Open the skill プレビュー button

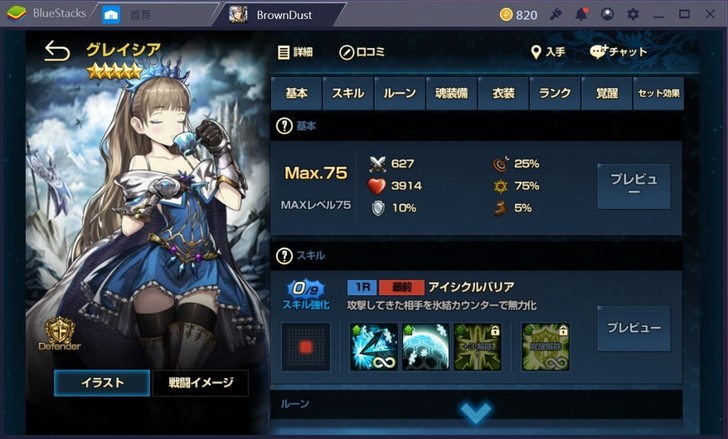[x=634, y=328]
